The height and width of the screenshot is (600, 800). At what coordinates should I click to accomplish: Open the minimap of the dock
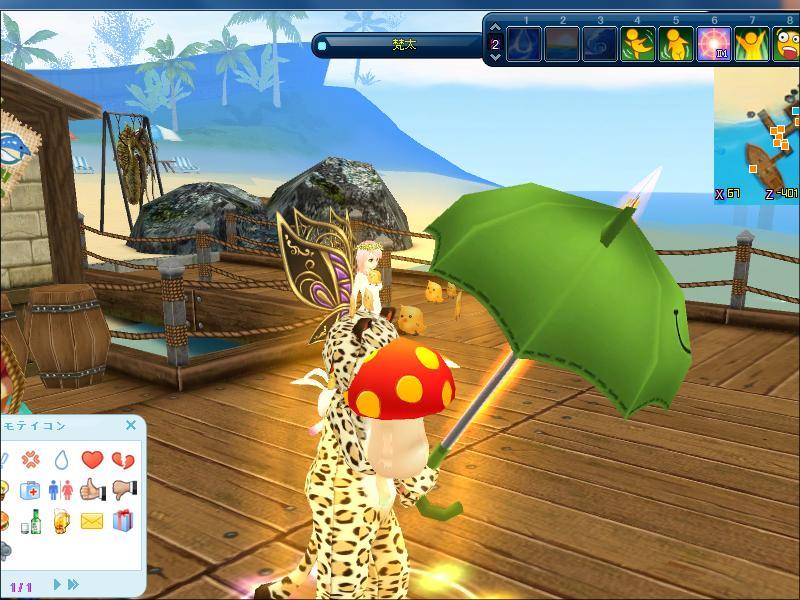tap(757, 138)
